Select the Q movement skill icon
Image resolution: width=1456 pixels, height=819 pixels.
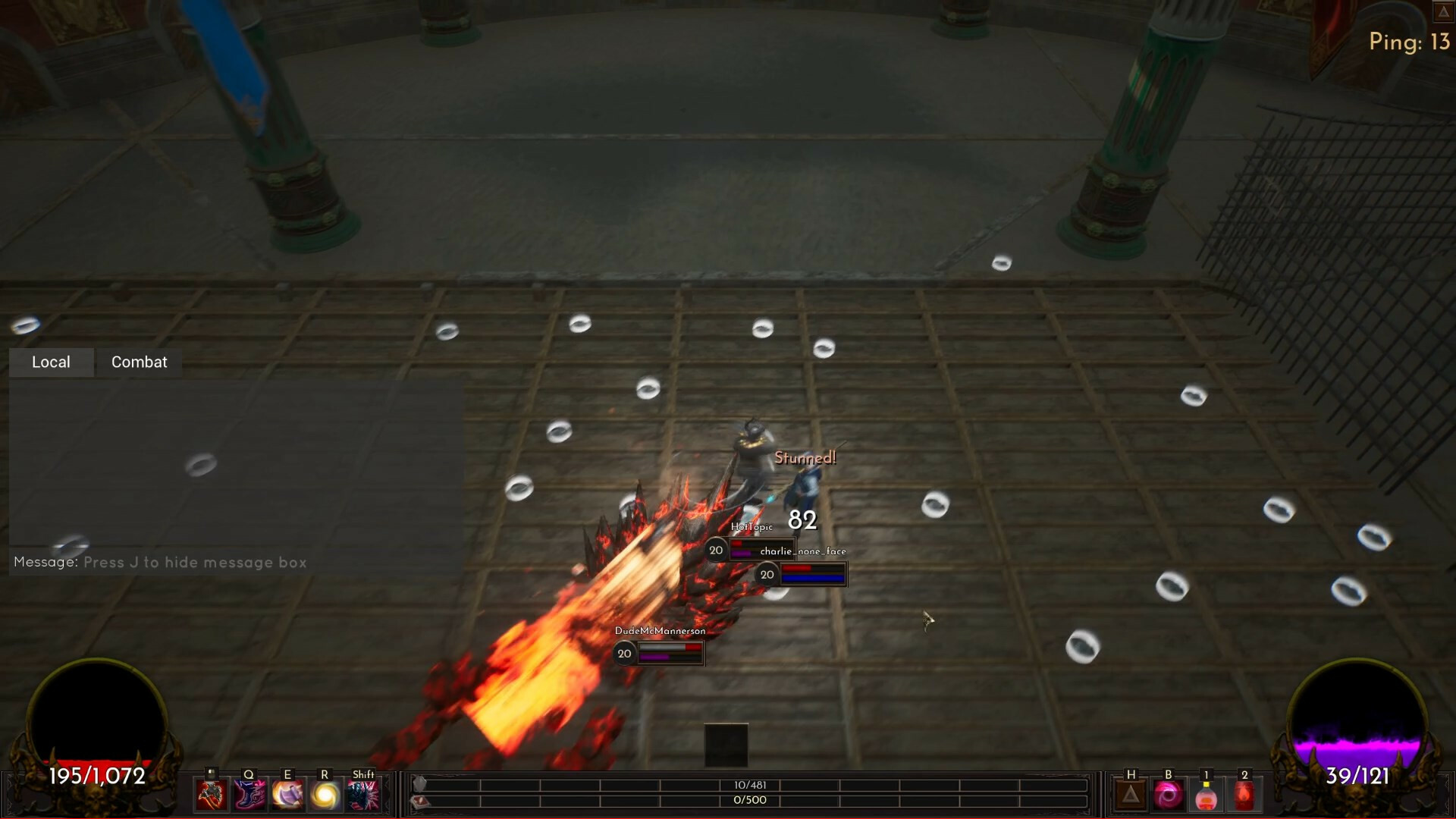pyautogui.click(x=249, y=793)
